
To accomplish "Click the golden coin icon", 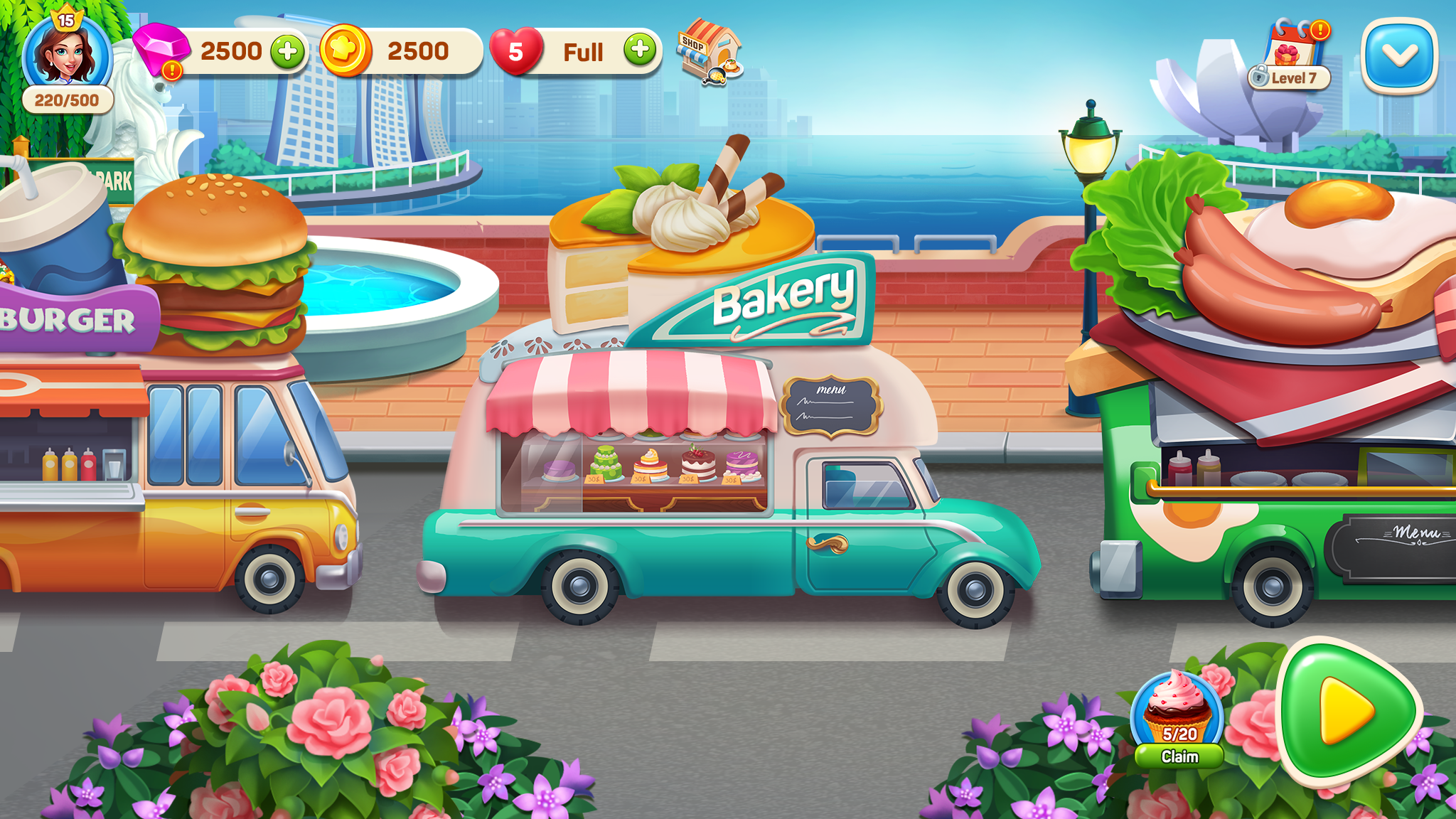I will pos(348,48).
